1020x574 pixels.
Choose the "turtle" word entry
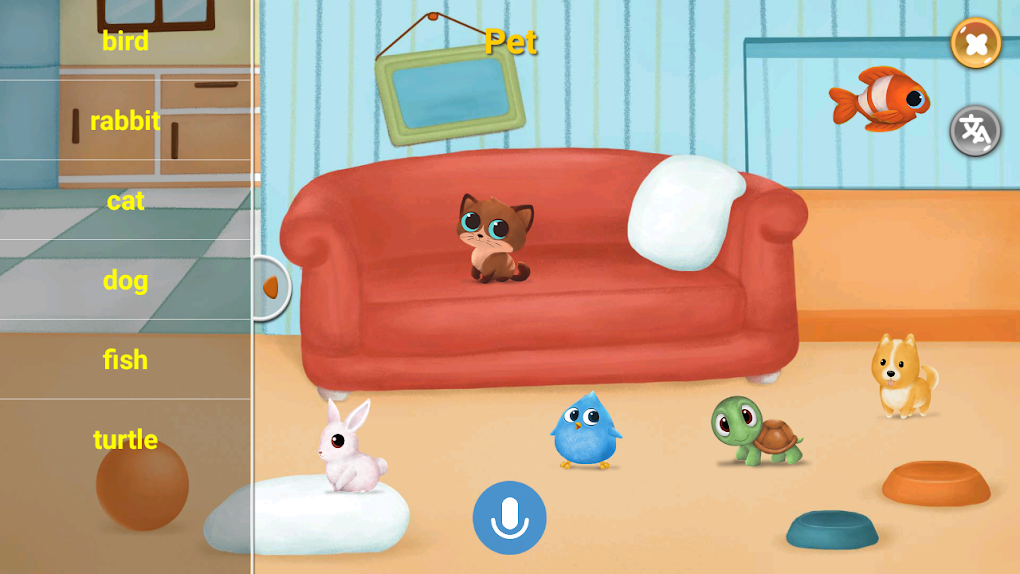click(125, 440)
